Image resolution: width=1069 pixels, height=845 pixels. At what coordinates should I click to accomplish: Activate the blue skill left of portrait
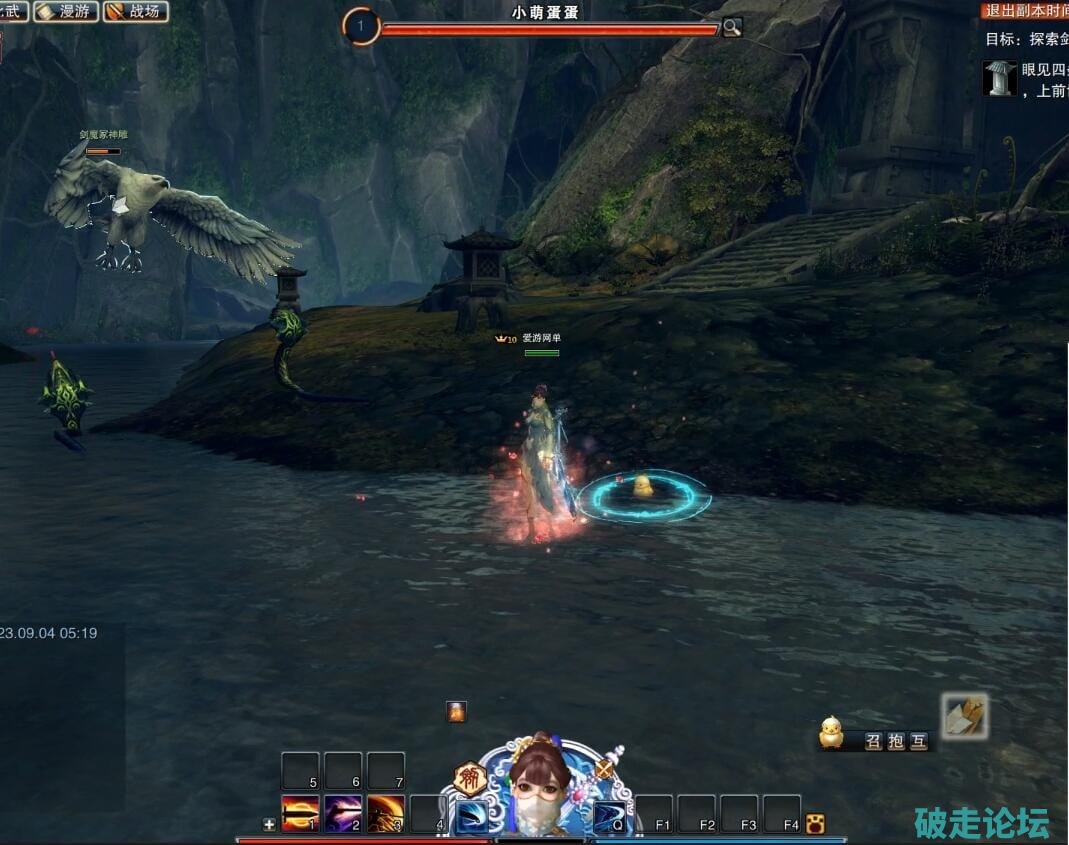pos(472,816)
